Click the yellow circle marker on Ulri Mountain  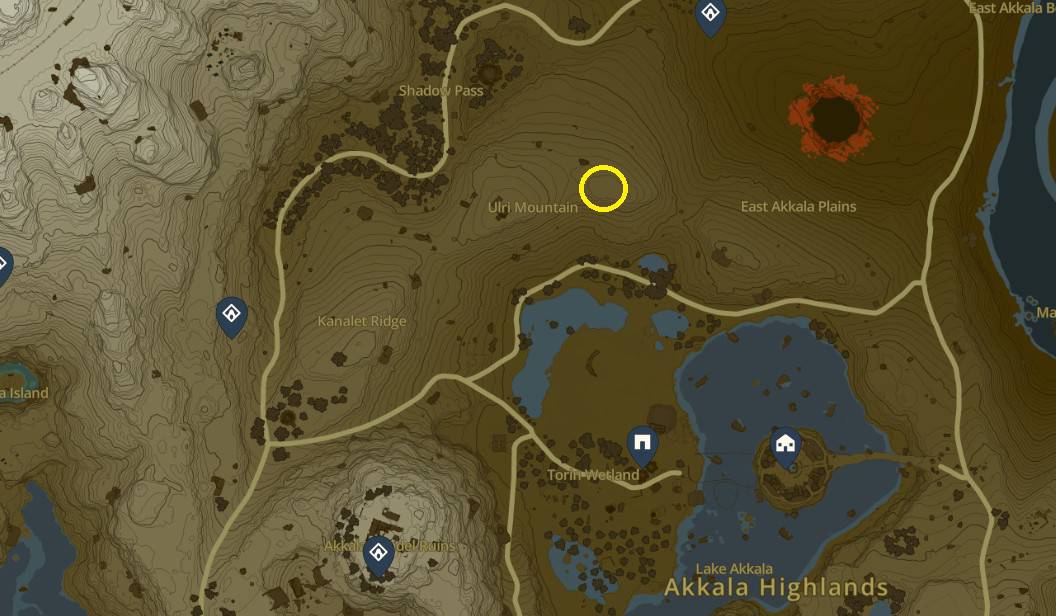tap(603, 188)
